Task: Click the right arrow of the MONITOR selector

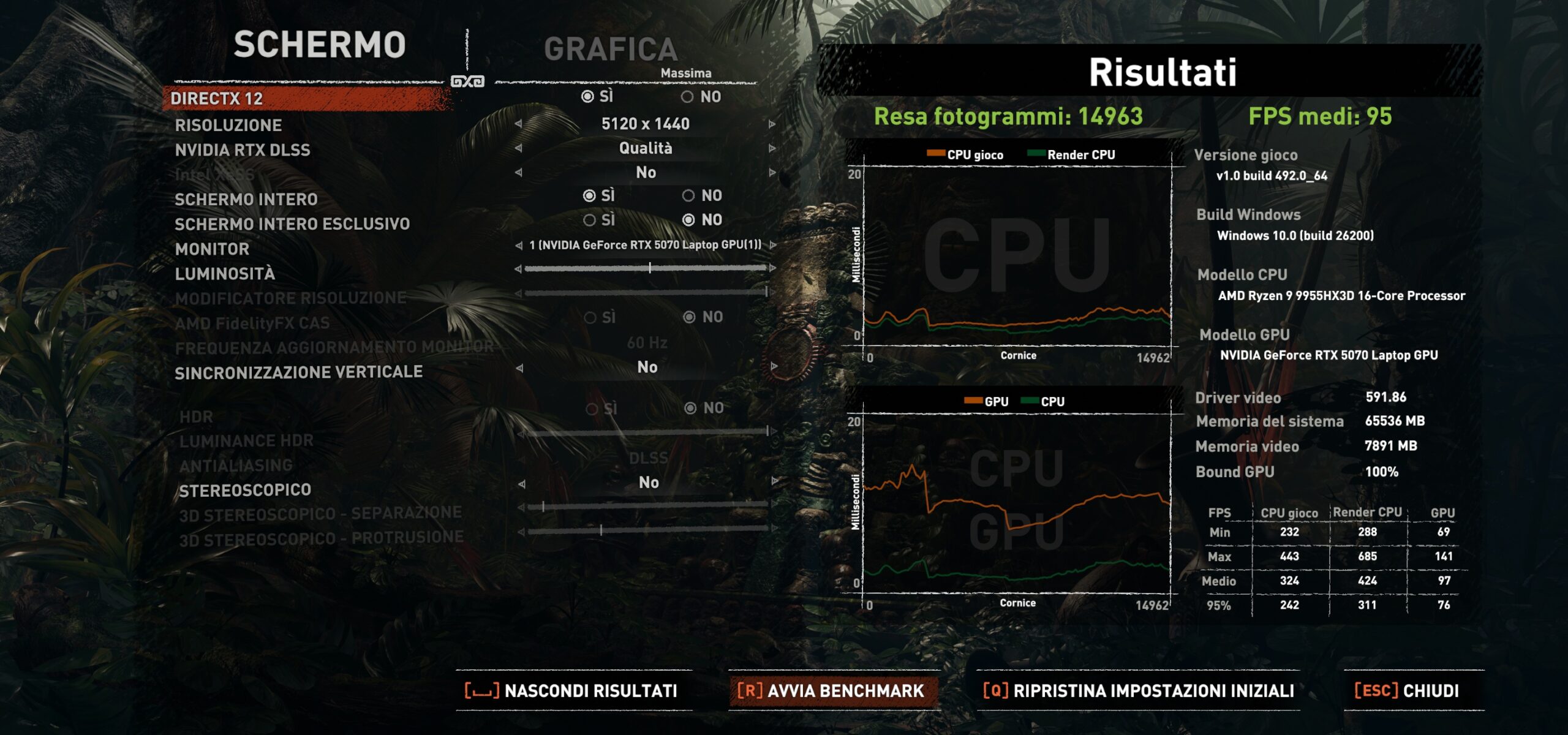Action: 773,245
